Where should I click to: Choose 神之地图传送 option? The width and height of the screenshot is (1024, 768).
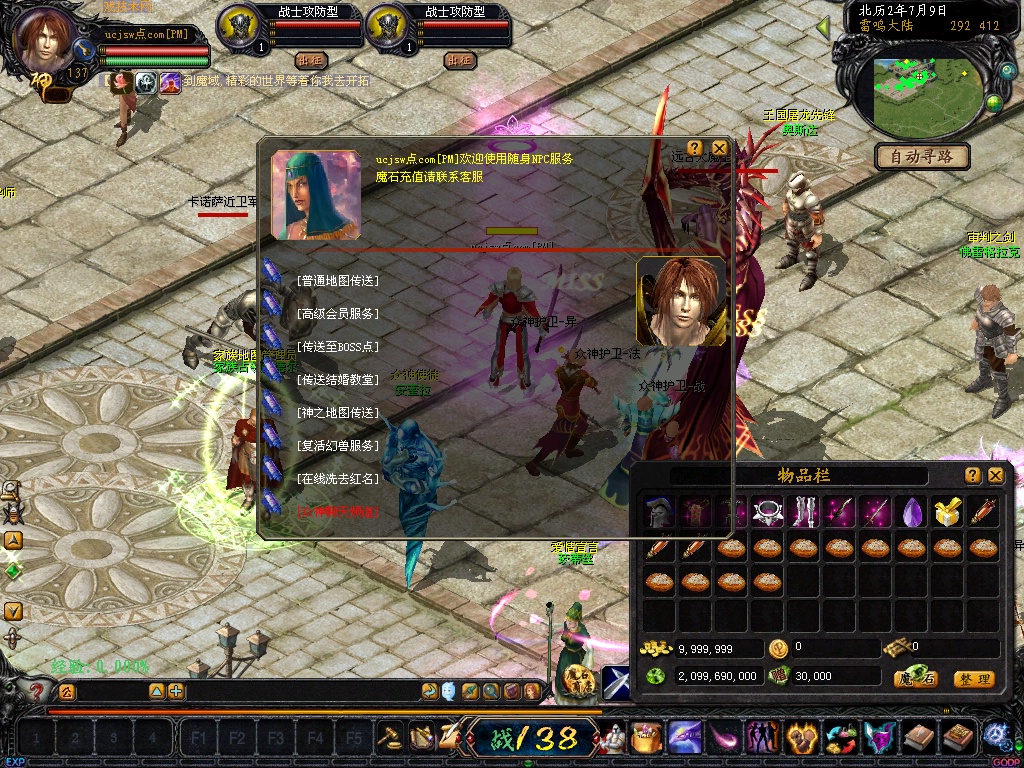[x=337, y=413]
